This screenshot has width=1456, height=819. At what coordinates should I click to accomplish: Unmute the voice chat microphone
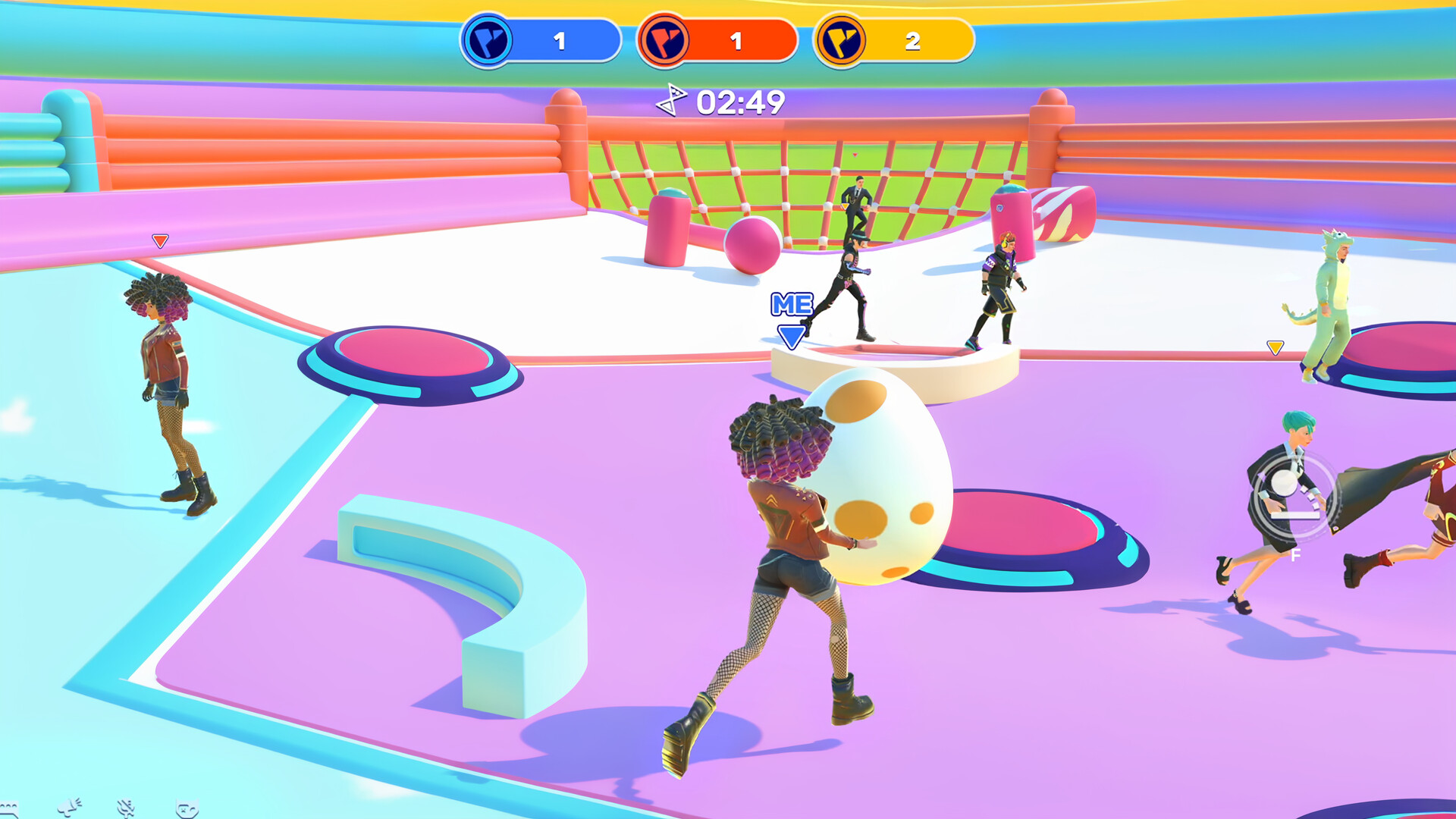click(x=125, y=808)
